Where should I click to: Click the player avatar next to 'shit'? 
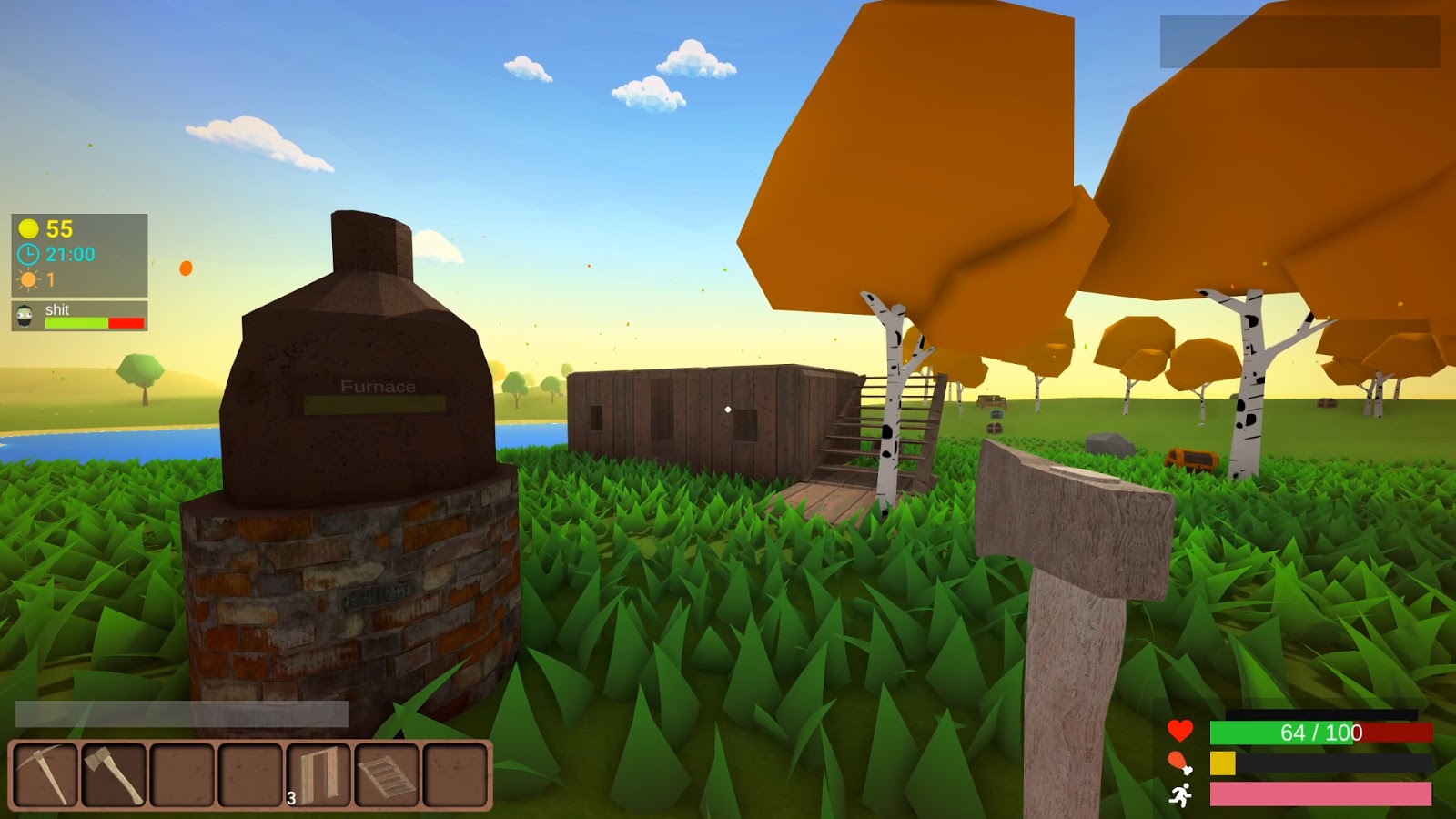pos(25,317)
